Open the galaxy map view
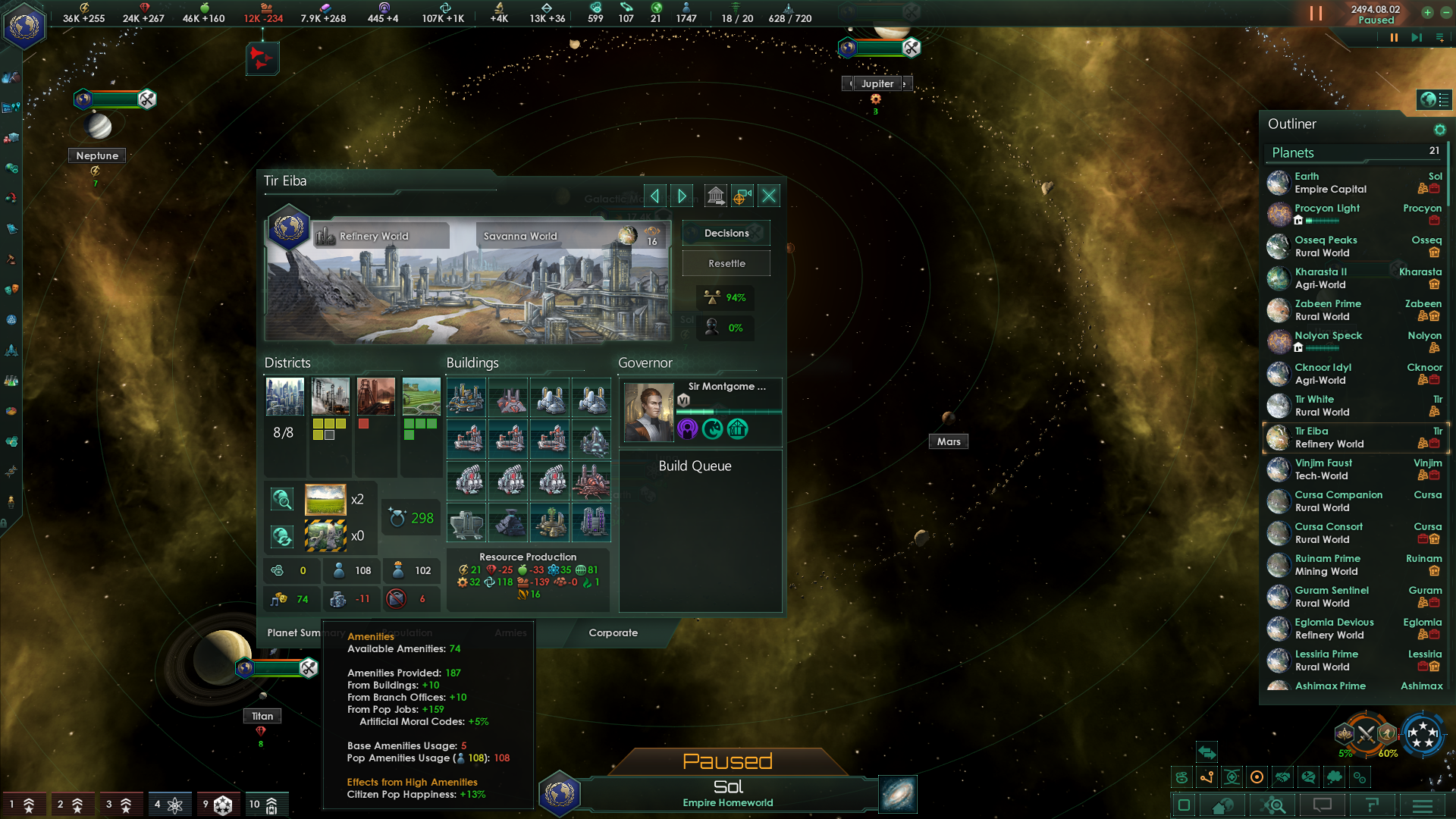Image resolution: width=1456 pixels, height=819 pixels. 898,795
